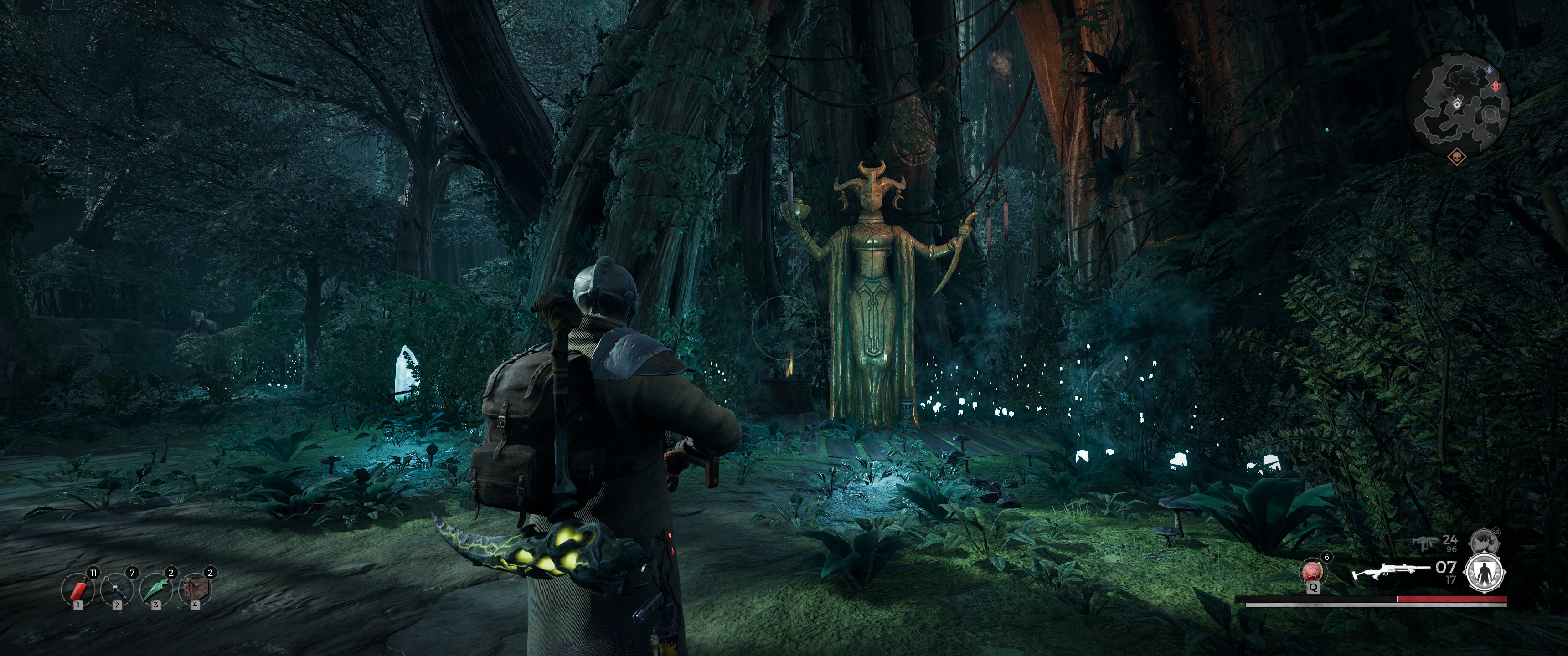
Task: Use the red bottle consumable in slot 1
Action: coord(78,591)
